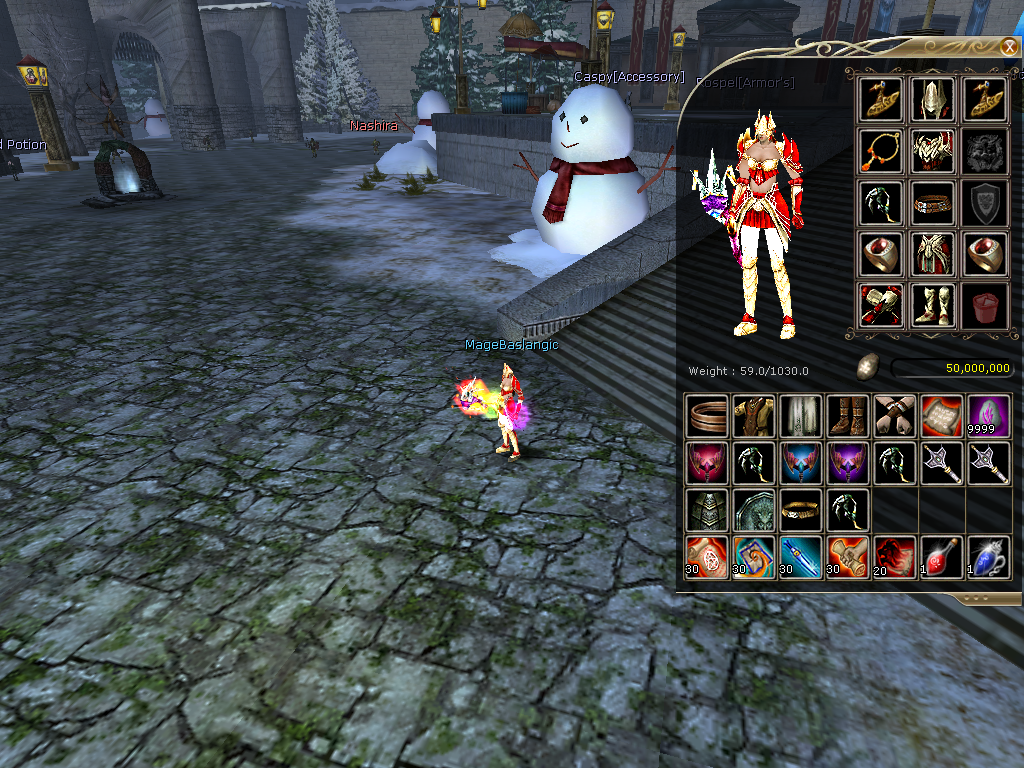Click the coin pouch icon beside gold amount
Image resolution: width=1024 pixels, height=768 pixels.
[x=867, y=368]
